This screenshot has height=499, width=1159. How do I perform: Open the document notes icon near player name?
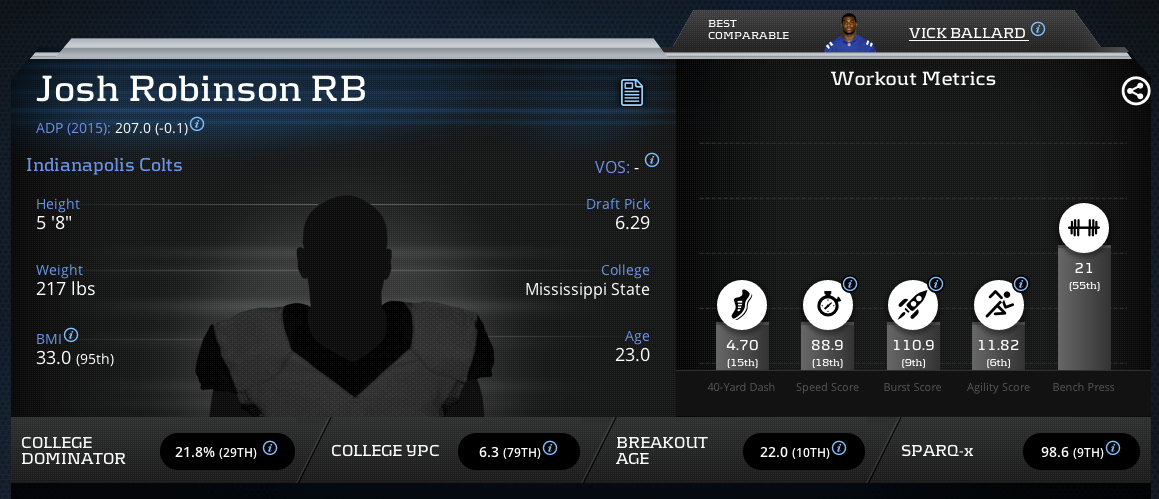(x=631, y=93)
